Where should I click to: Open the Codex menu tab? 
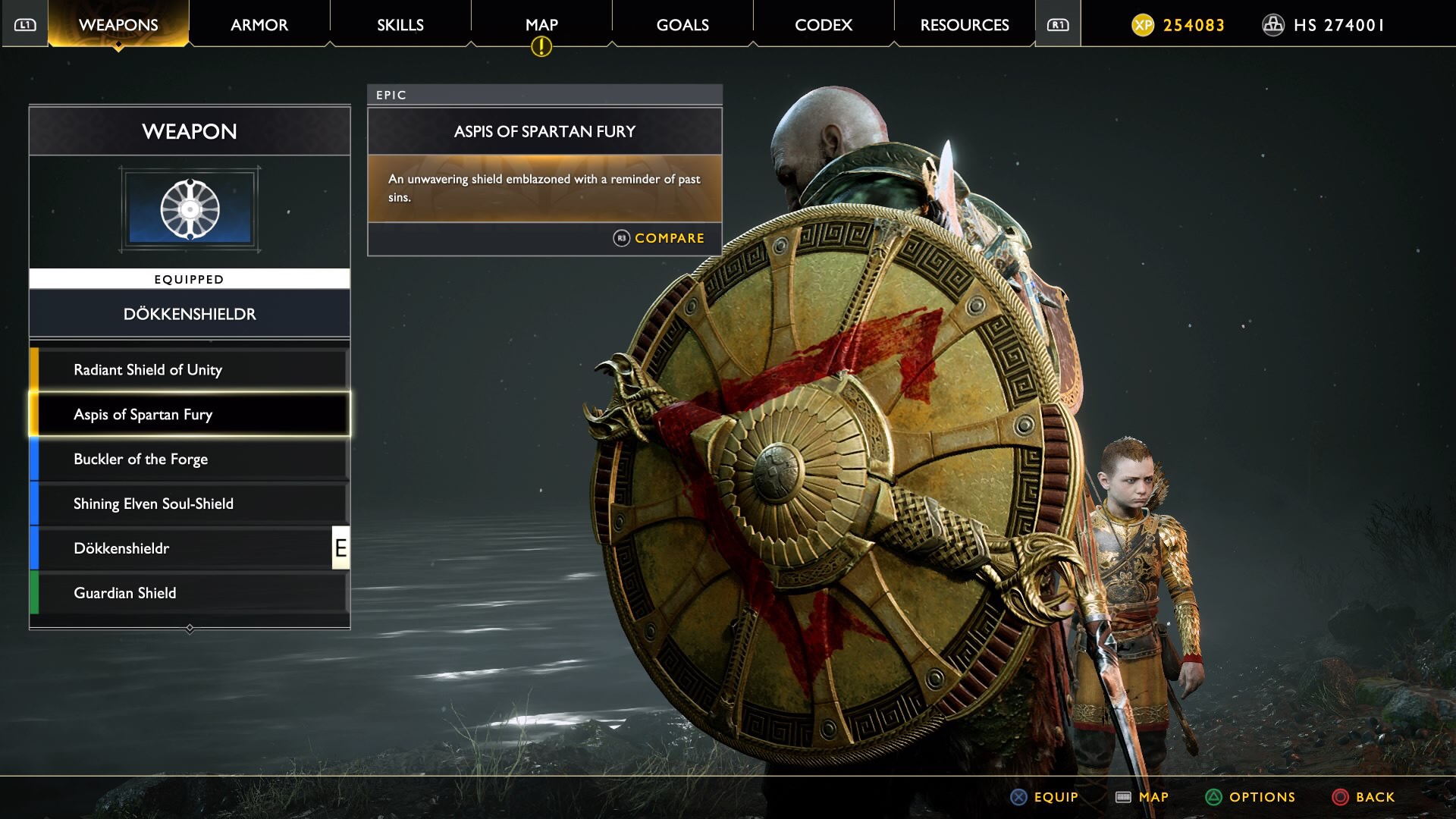point(823,24)
